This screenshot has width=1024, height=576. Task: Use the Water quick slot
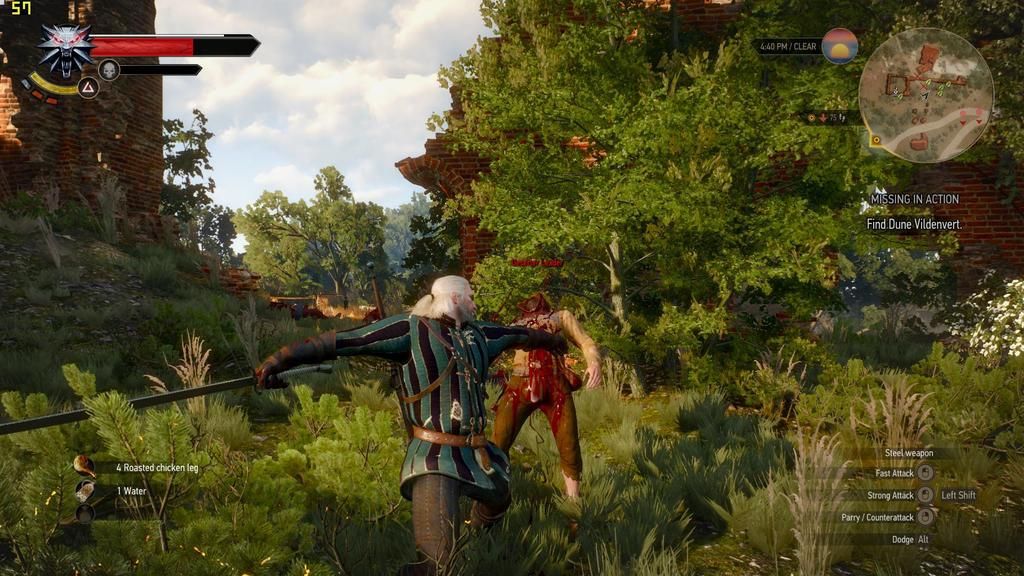pyautogui.click(x=85, y=491)
